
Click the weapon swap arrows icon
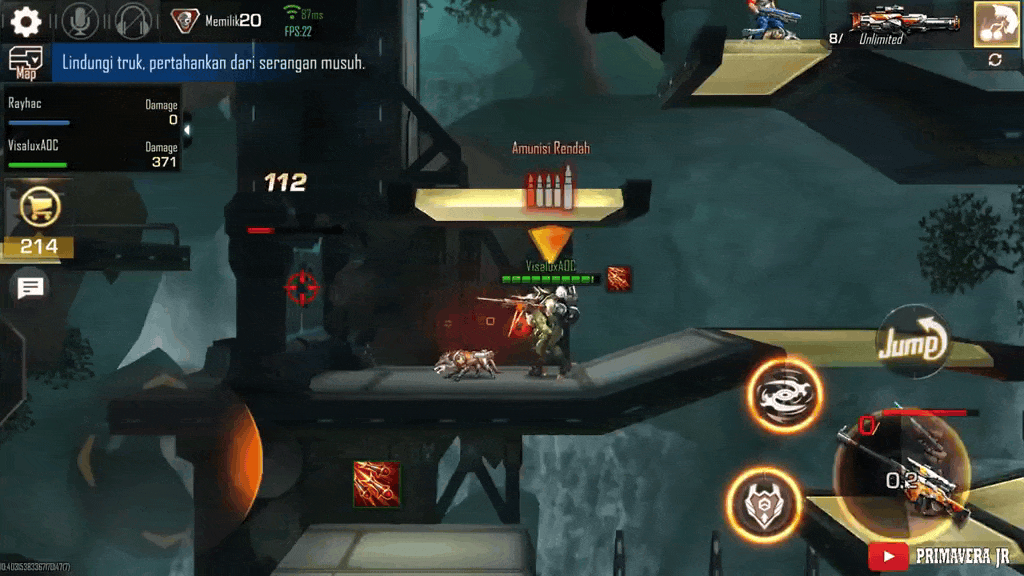click(995, 60)
